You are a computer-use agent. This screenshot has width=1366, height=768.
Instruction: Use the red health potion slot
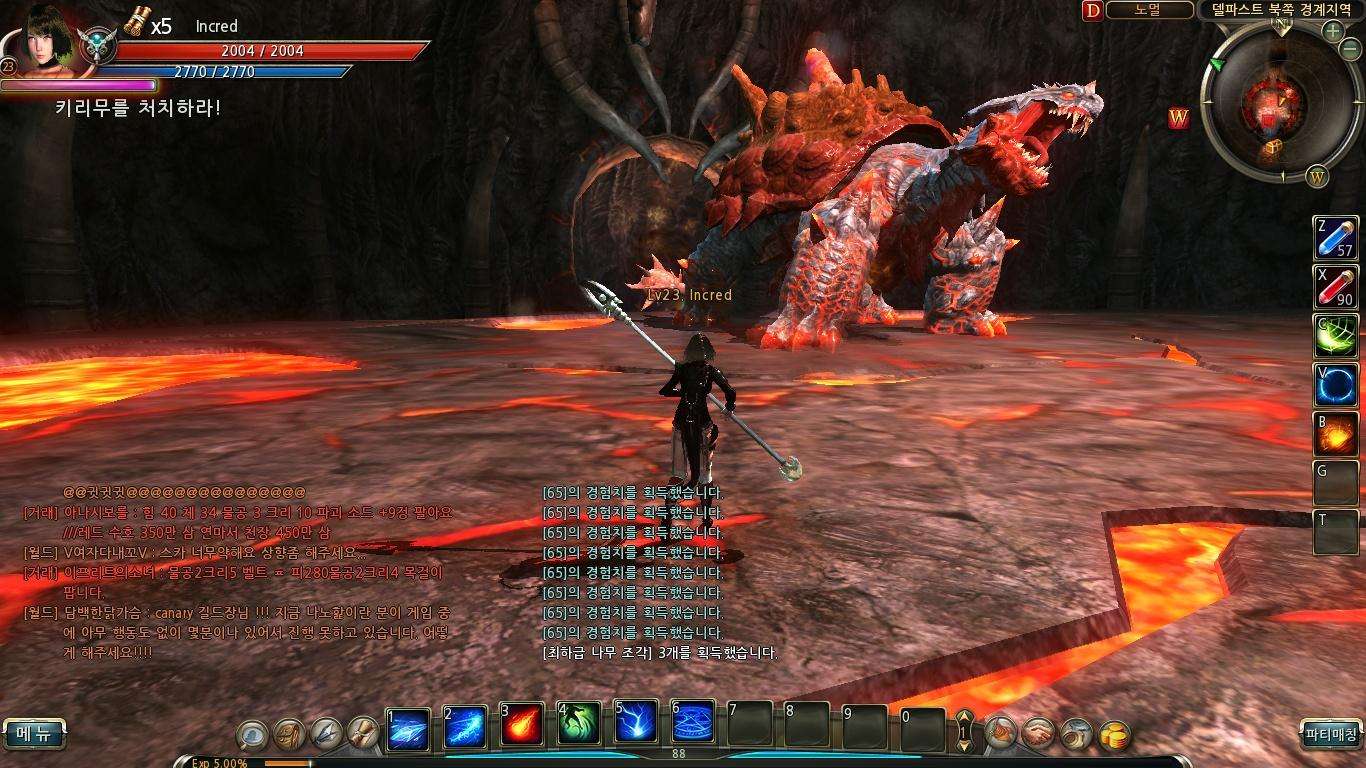tap(1336, 287)
